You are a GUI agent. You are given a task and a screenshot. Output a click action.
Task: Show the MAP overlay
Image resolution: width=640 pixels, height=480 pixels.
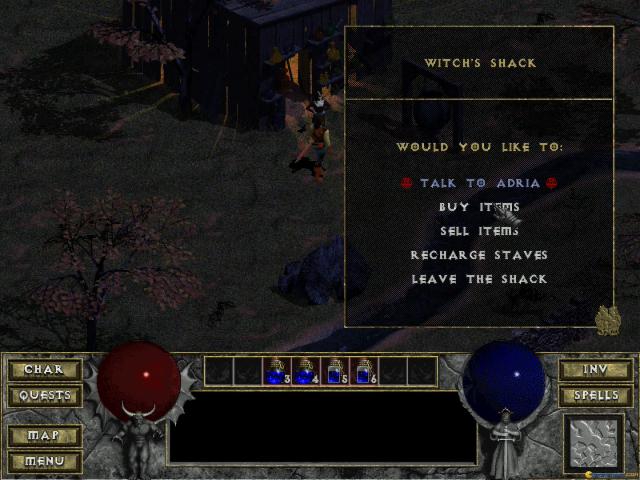click(44, 436)
